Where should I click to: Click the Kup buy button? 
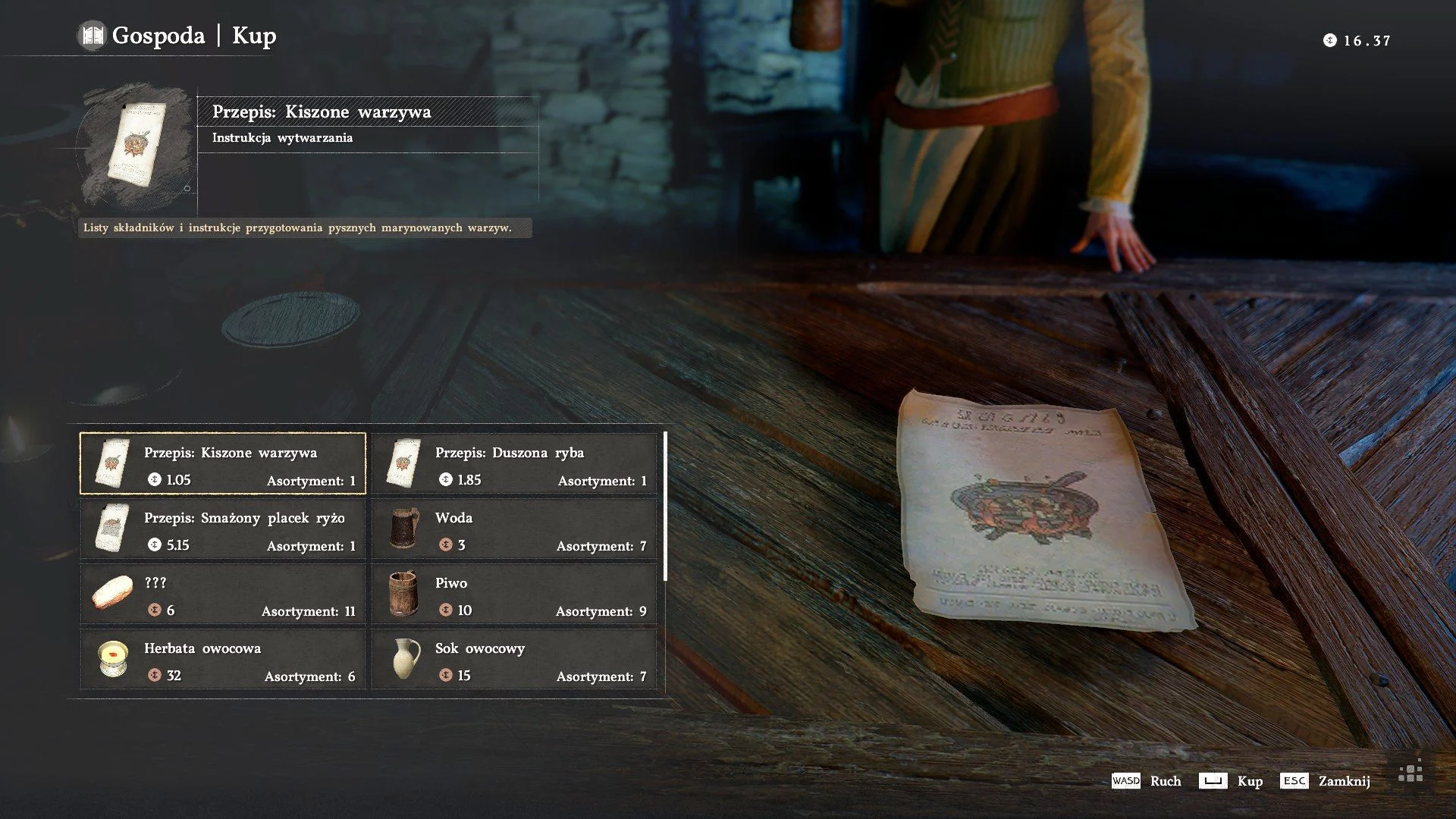(1231, 781)
